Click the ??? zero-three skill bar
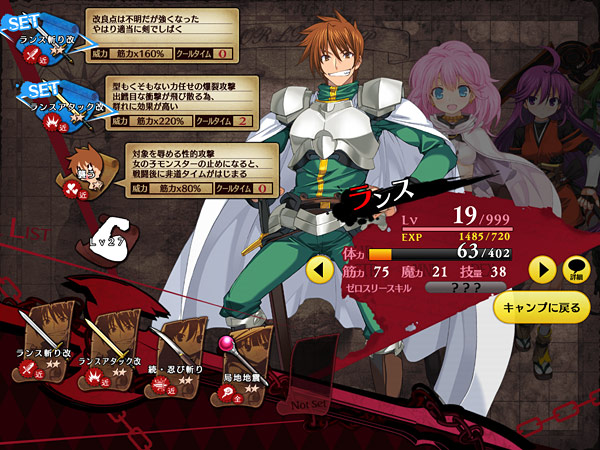The image size is (600, 450). [x=464, y=287]
